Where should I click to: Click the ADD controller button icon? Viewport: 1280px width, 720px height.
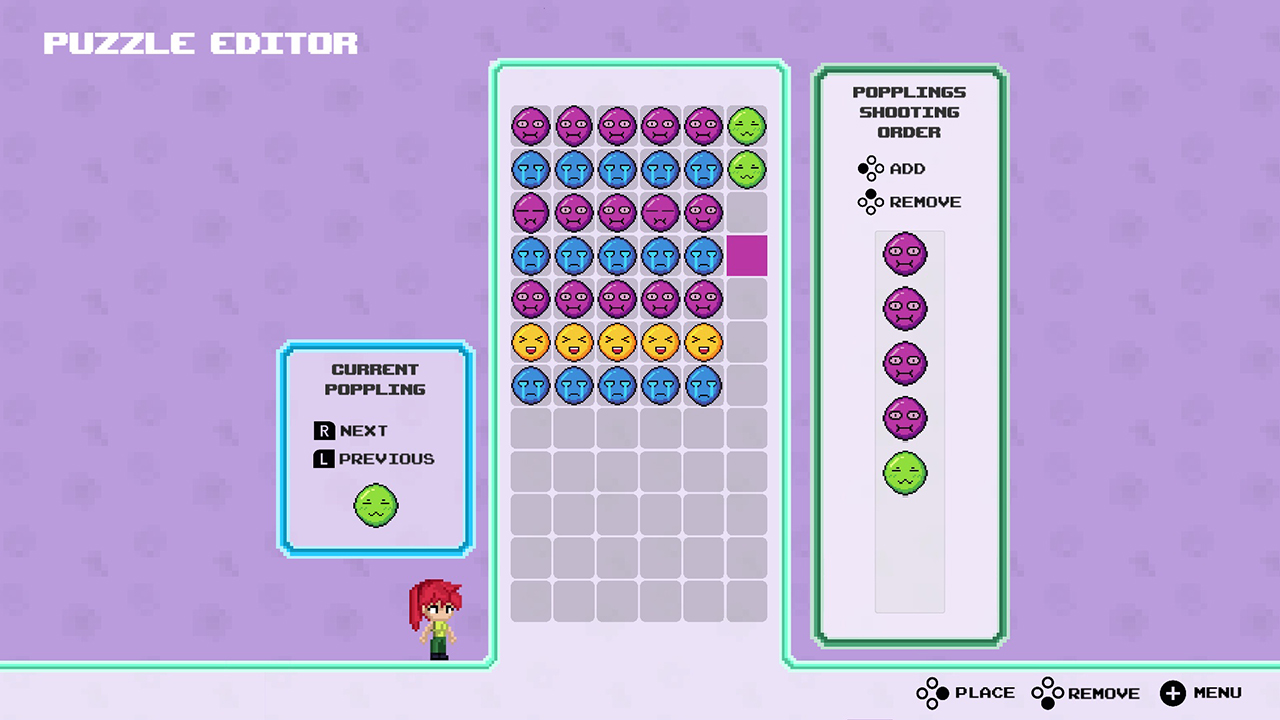pyautogui.click(x=870, y=168)
